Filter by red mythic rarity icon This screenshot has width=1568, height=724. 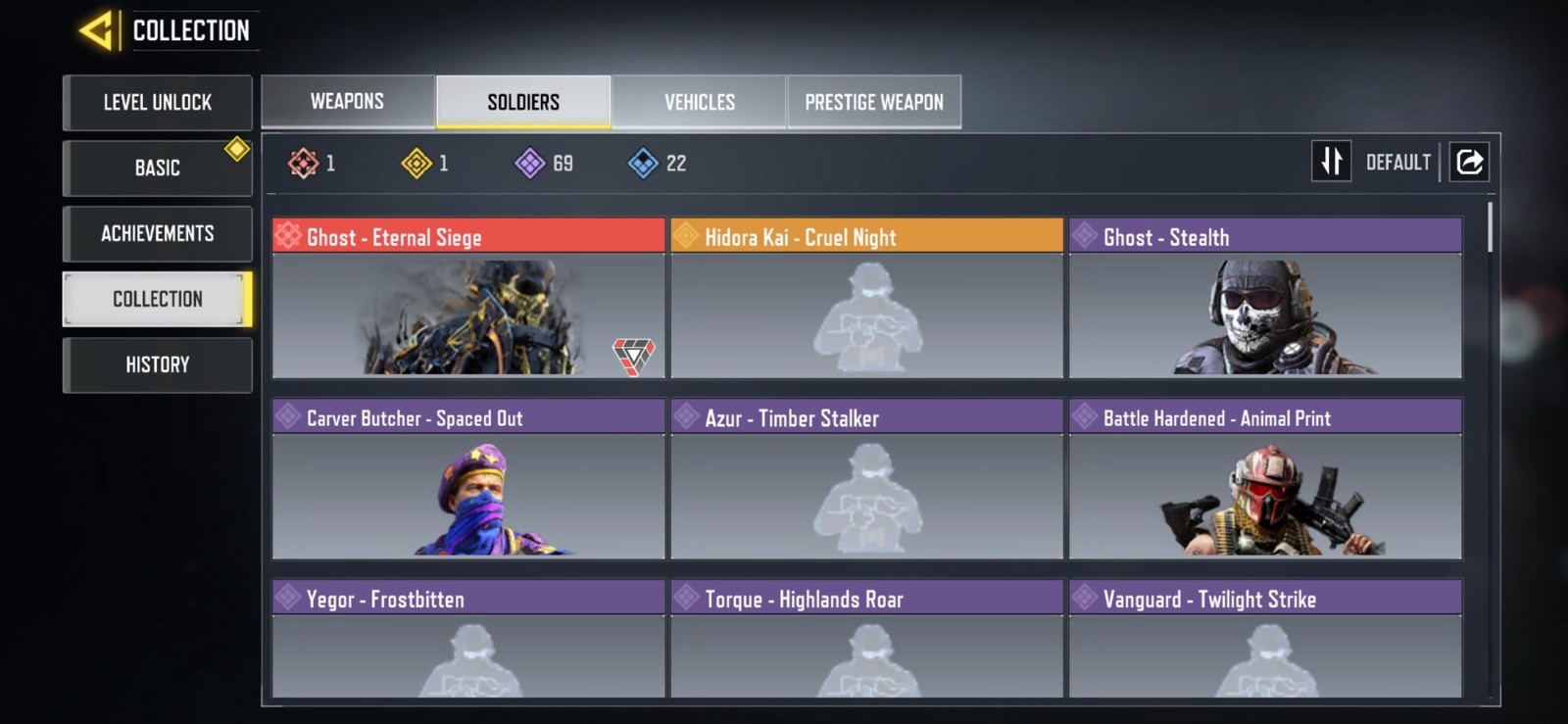(x=304, y=163)
